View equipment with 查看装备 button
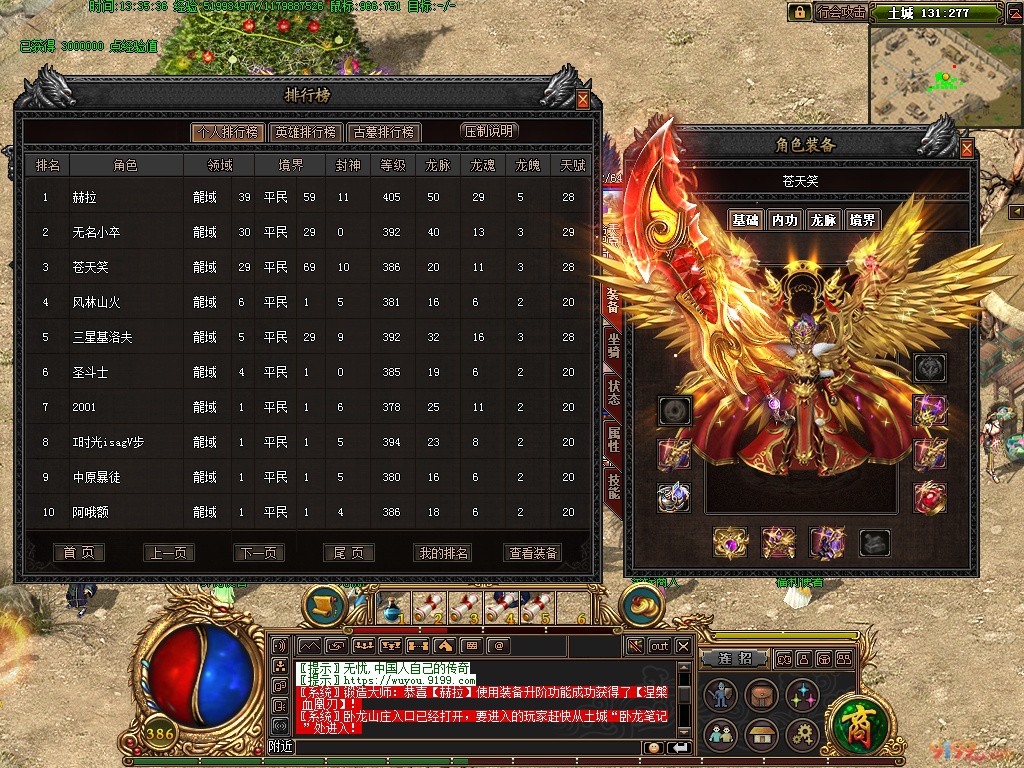This screenshot has width=1024, height=768. tap(534, 553)
